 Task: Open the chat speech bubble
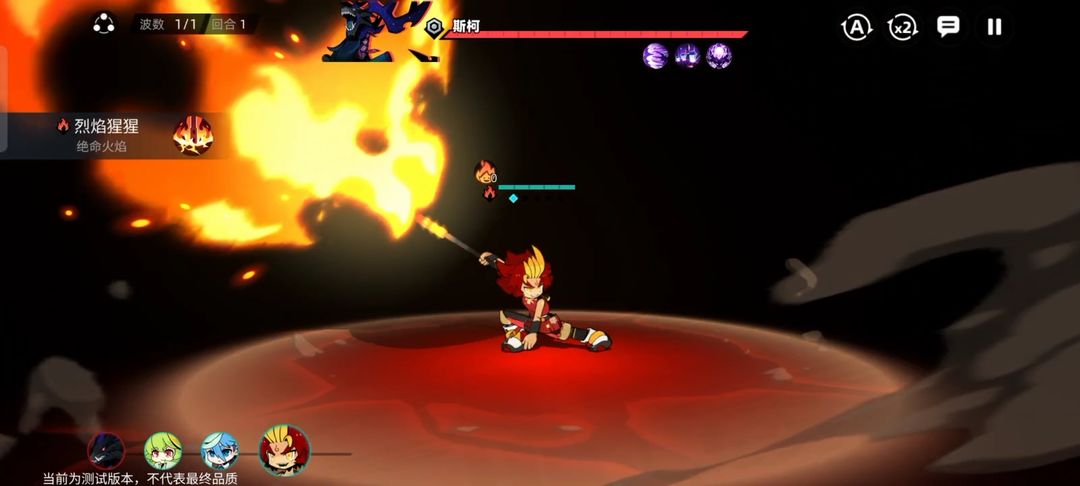coord(948,27)
